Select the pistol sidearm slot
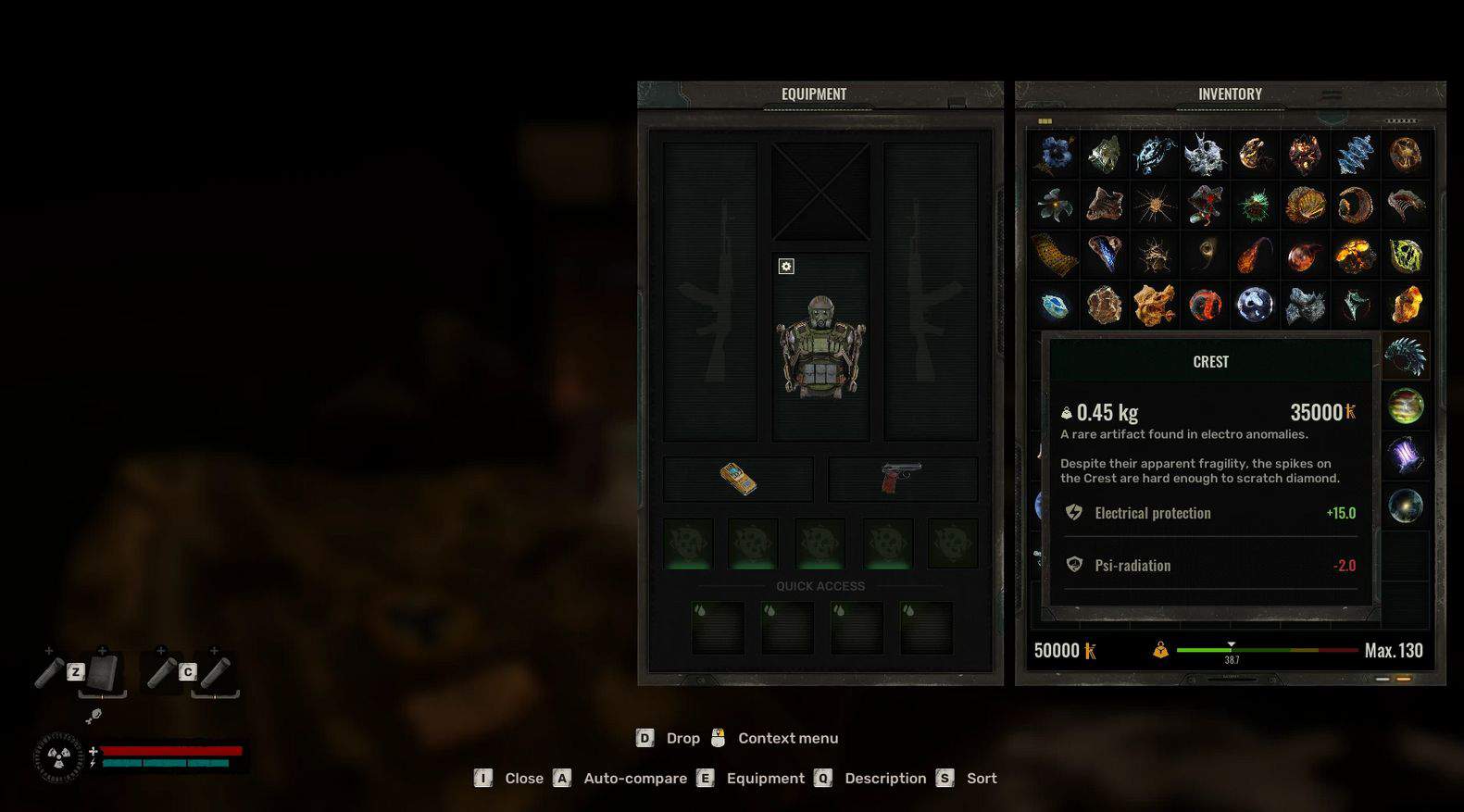This screenshot has height=812, width=1464. pos(902,479)
